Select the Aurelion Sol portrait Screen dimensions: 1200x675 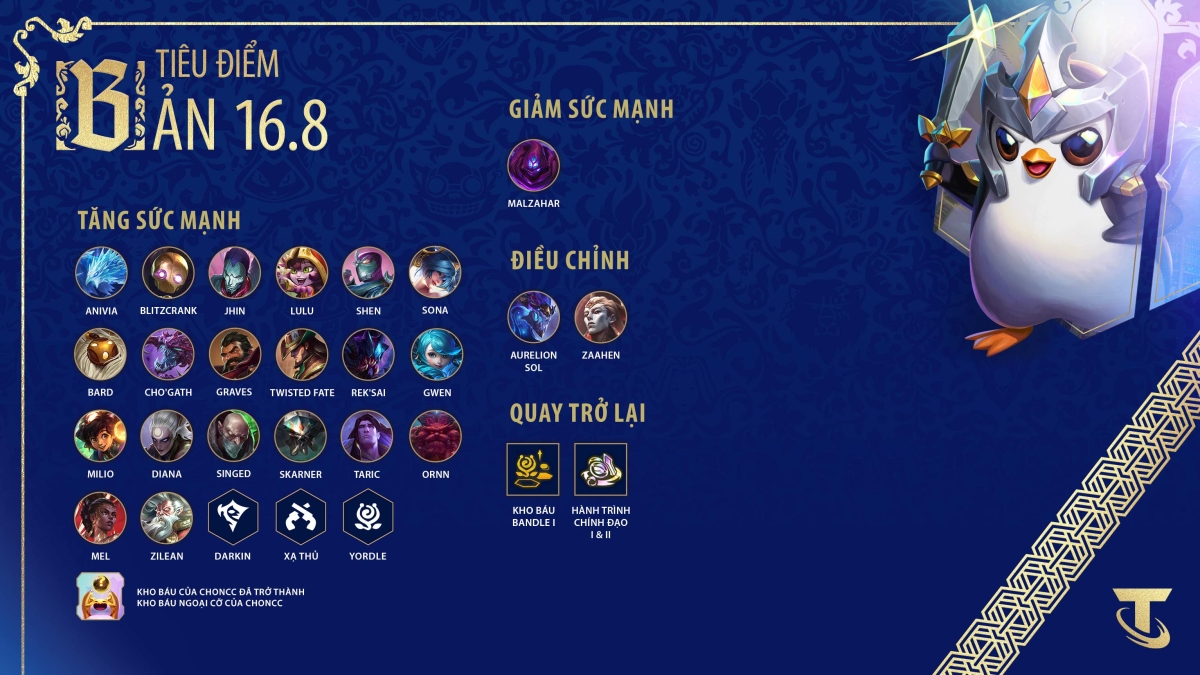click(533, 317)
